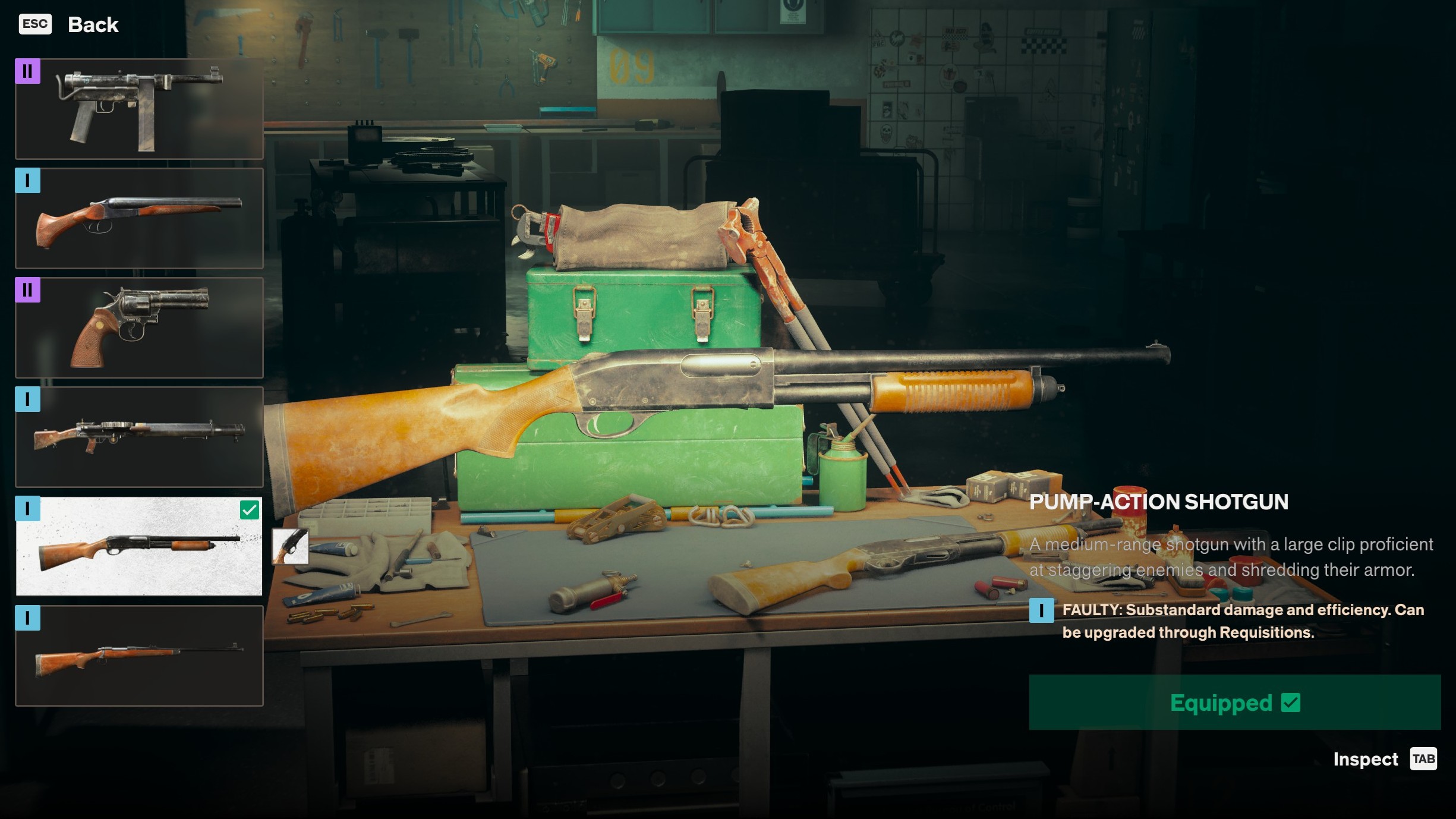Viewport: 1456px width, 819px height.
Task: Click the checkmark icon inside the Equipped button
Action: (x=1289, y=703)
